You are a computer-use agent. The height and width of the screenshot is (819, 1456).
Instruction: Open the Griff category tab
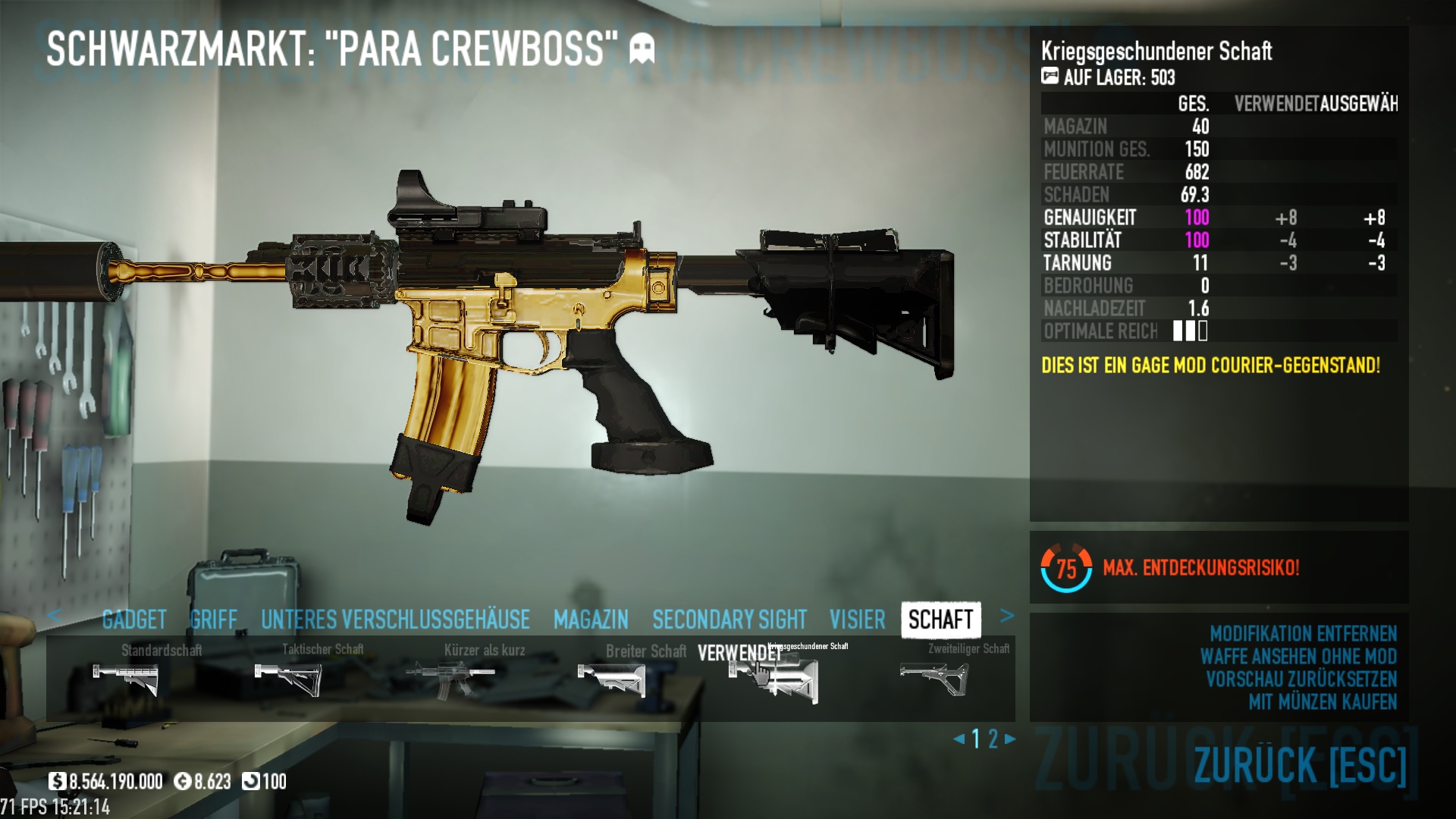pyautogui.click(x=214, y=620)
